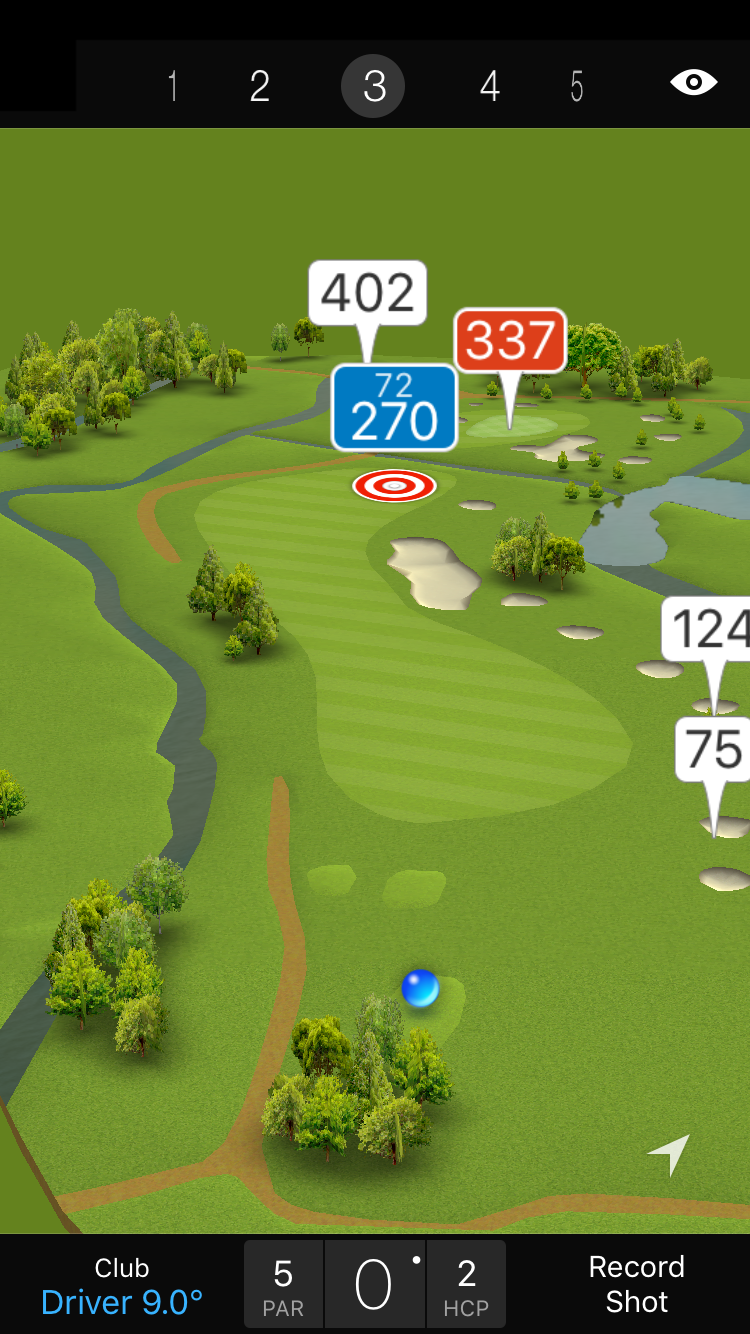Switch to hole 1
This screenshot has height=1334, width=750.
coord(173,87)
